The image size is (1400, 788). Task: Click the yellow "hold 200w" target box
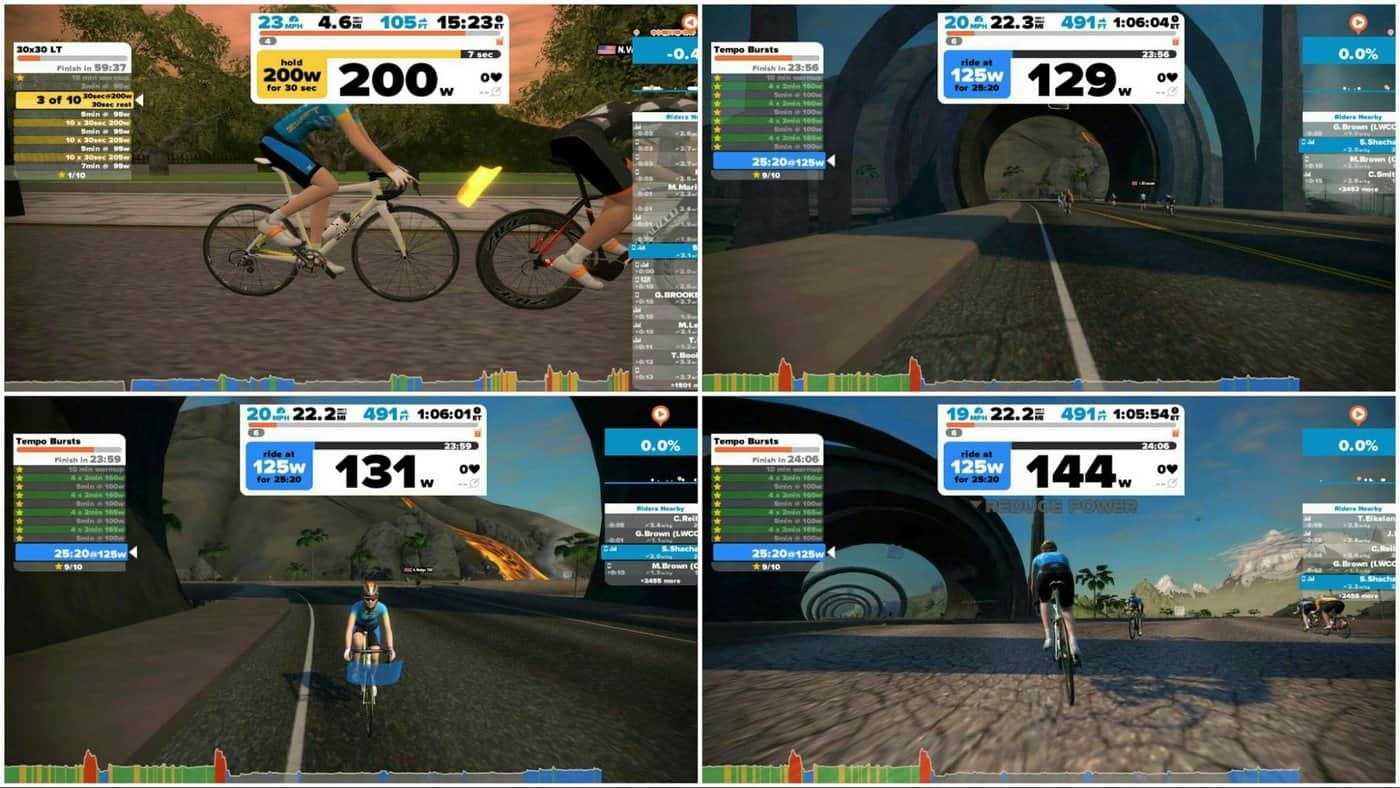291,76
